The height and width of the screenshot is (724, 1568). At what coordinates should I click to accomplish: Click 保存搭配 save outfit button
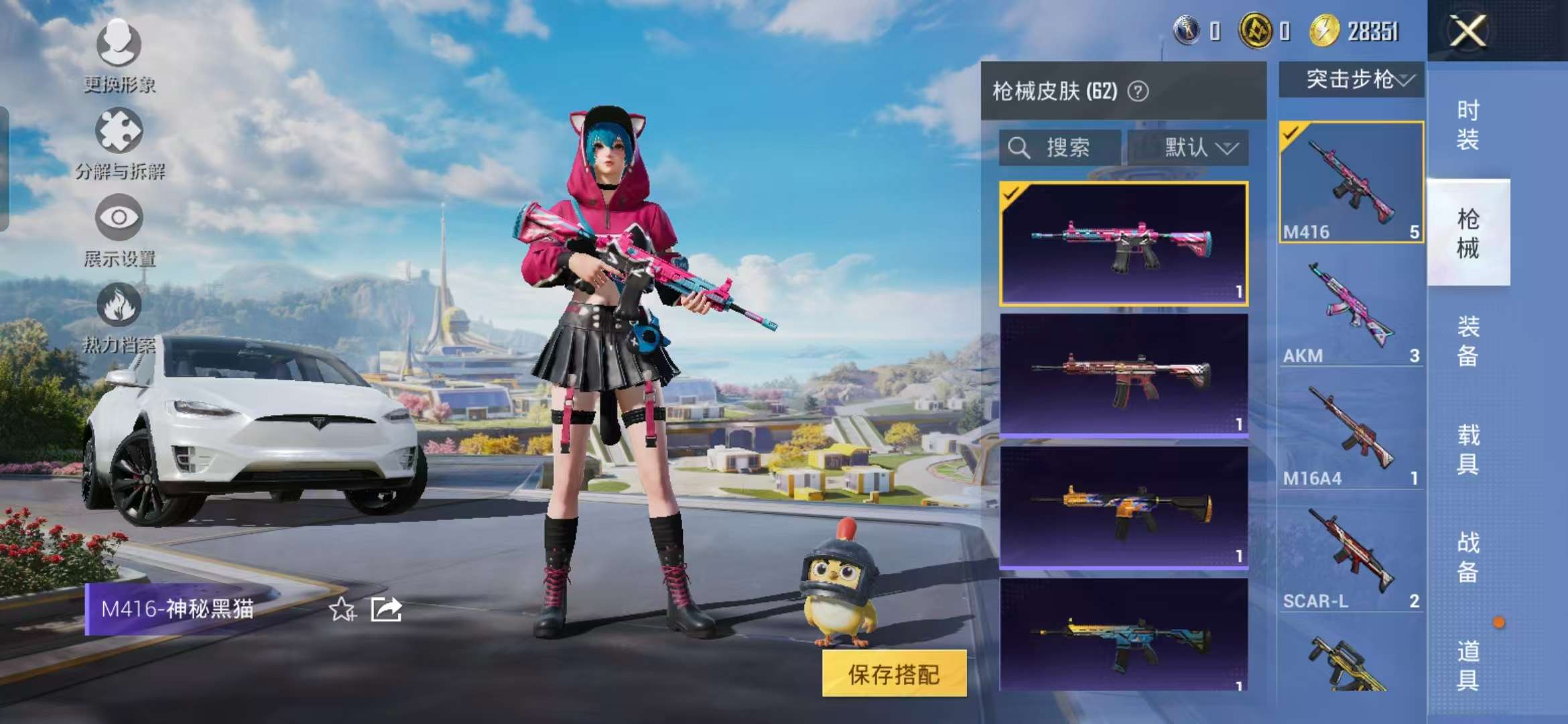coord(894,674)
